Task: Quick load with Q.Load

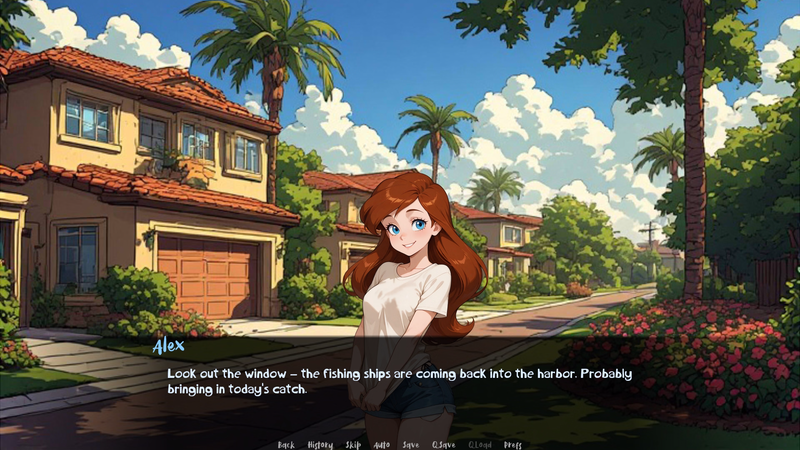Action: point(480,444)
